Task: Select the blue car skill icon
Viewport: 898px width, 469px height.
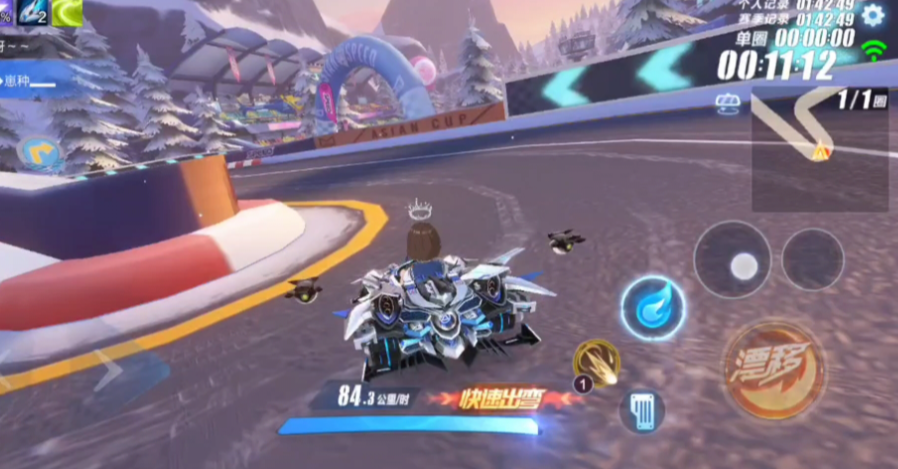Action: coord(31,12)
